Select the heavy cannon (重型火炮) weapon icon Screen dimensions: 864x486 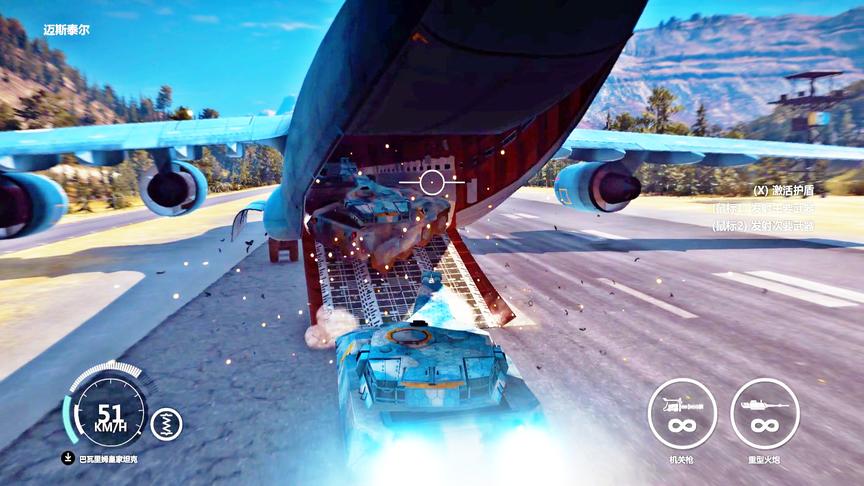coord(764,413)
